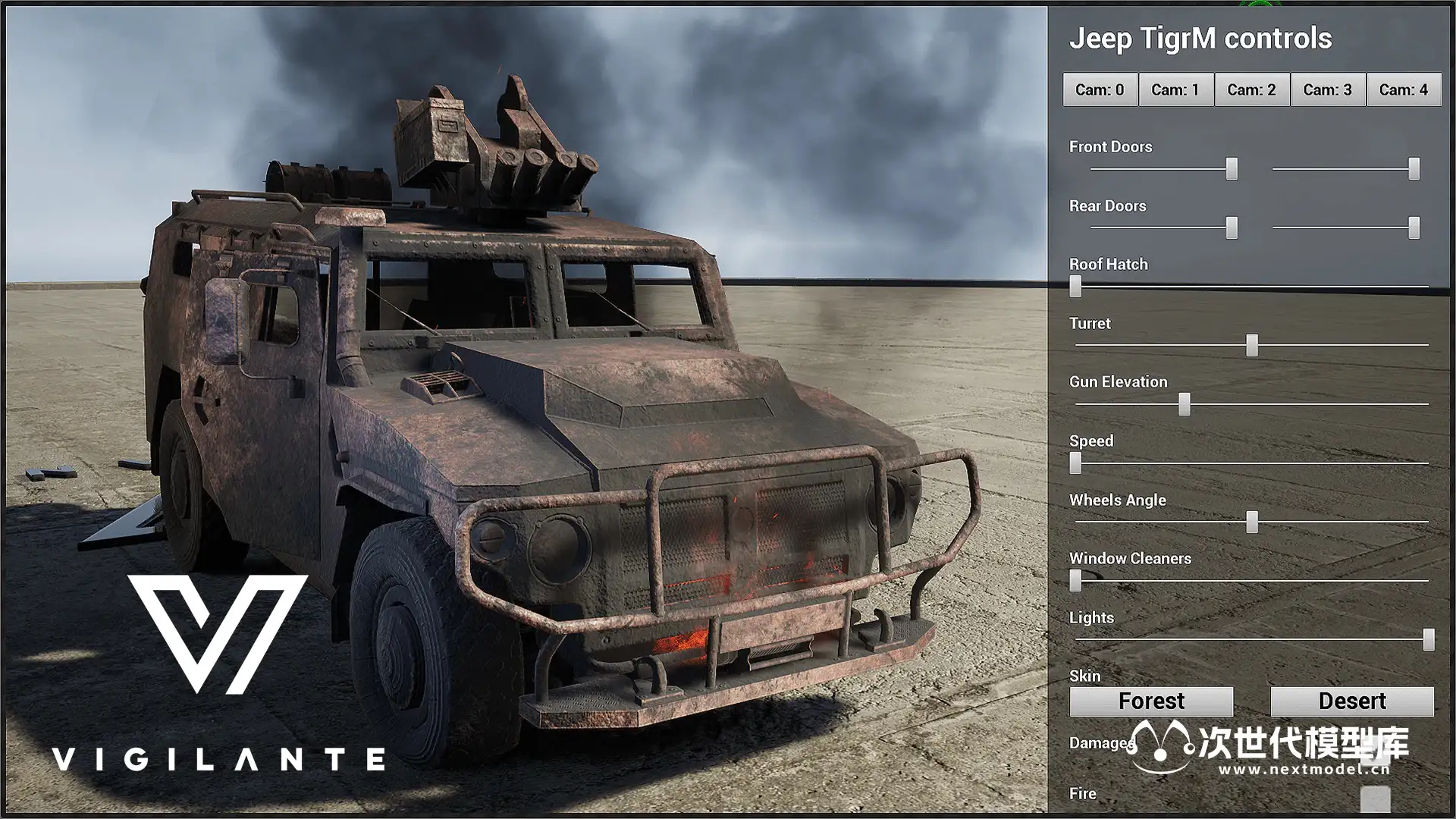Viewport: 1456px width, 819px height.
Task: Click the Gun Elevation slider handle
Action: point(1185,404)
